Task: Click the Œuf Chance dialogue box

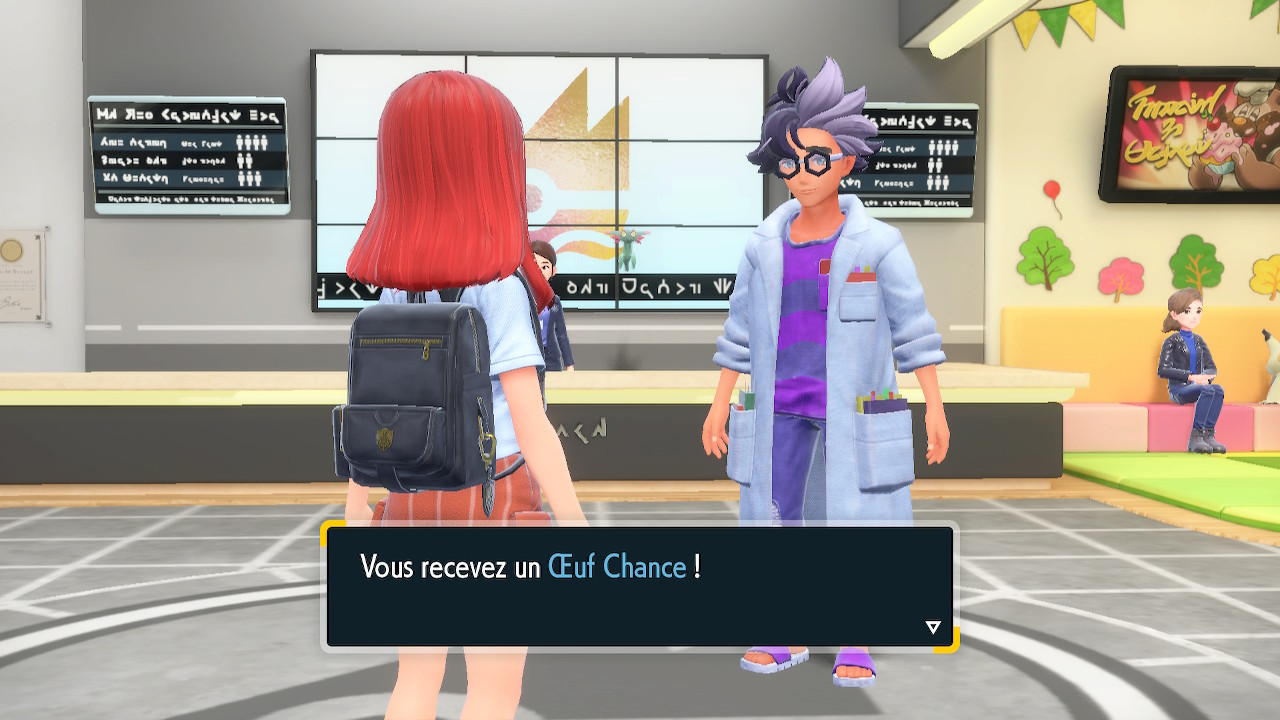Action: pyautogui.click(x=639, y=587)
